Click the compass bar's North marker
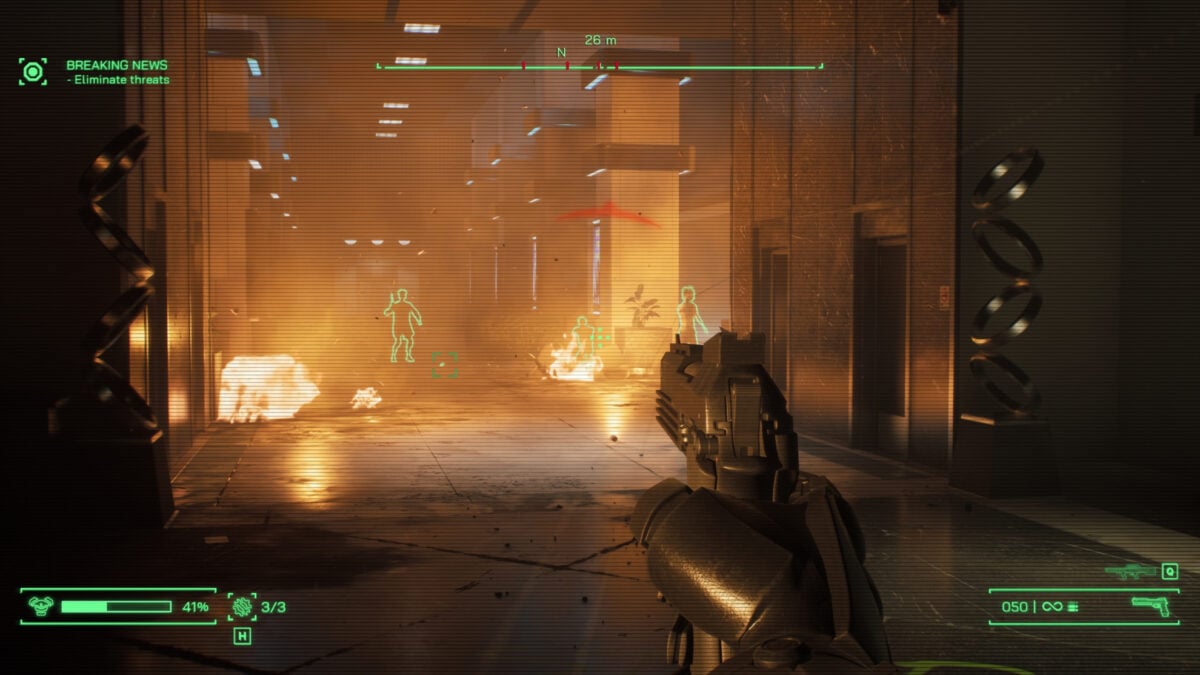 (561, 52)
